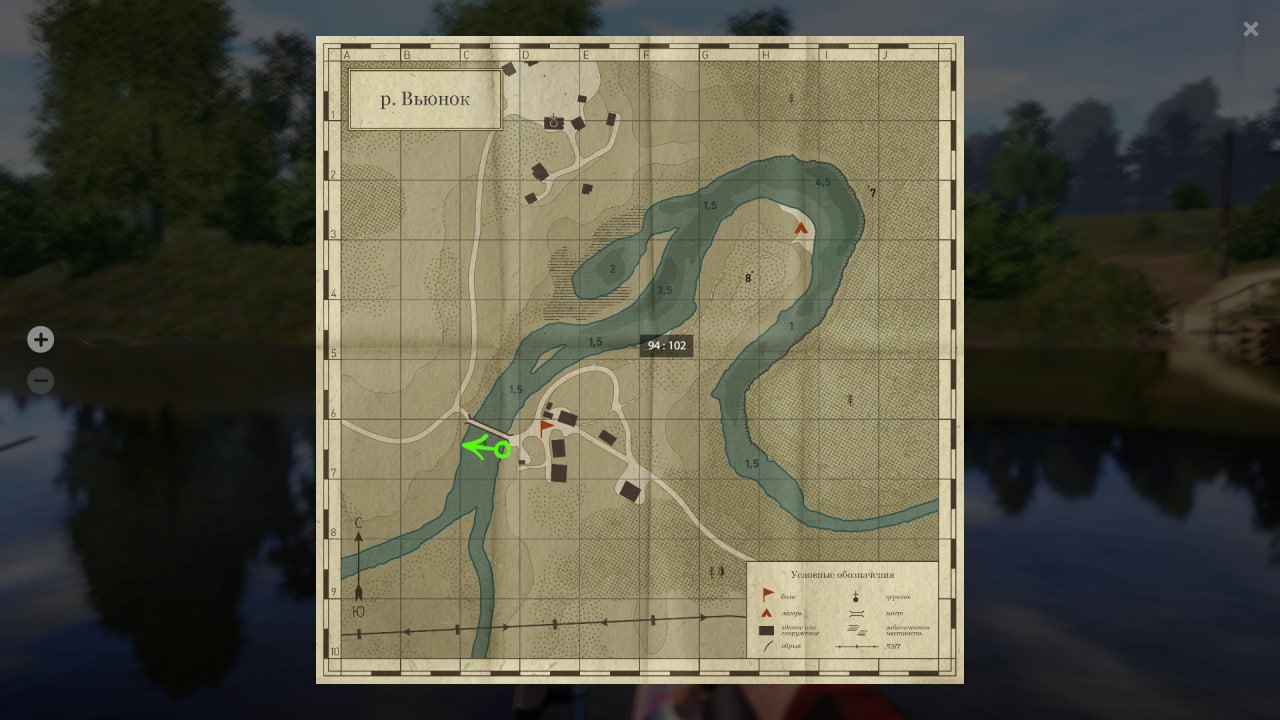The height and width of the screenshot is (720, 1280).
Task: Zoom in the map with the plus button
Action: (x=40, y=340)
